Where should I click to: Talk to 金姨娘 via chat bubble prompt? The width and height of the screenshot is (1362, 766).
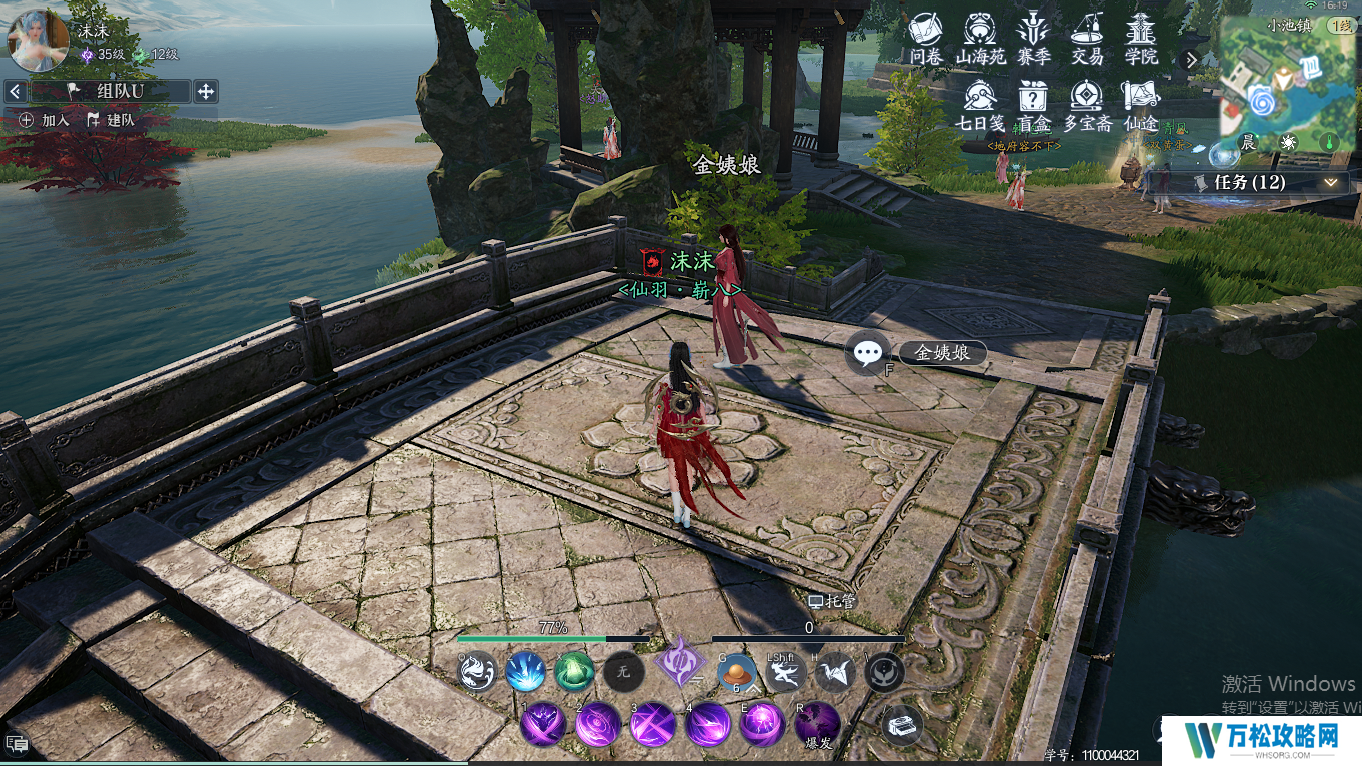click(x=868, y=353)
